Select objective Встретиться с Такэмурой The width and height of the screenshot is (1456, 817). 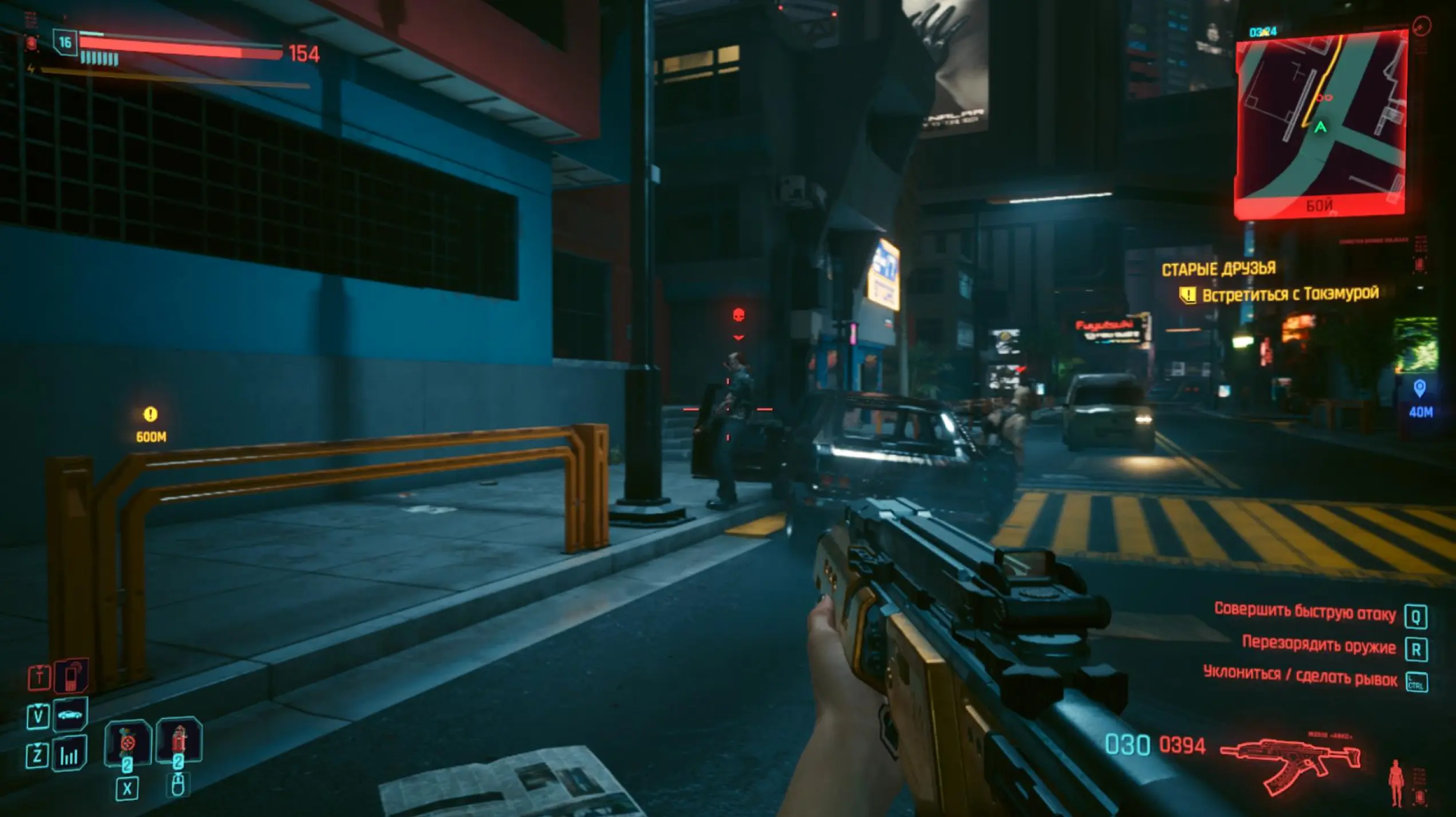pos(1289,295)
